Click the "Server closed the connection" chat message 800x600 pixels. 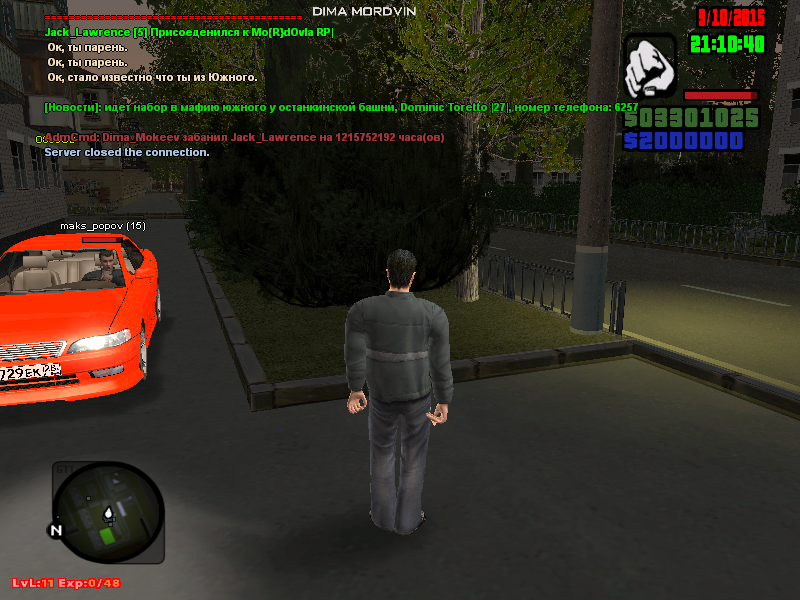pyautogui.click(x=126, y=152)
